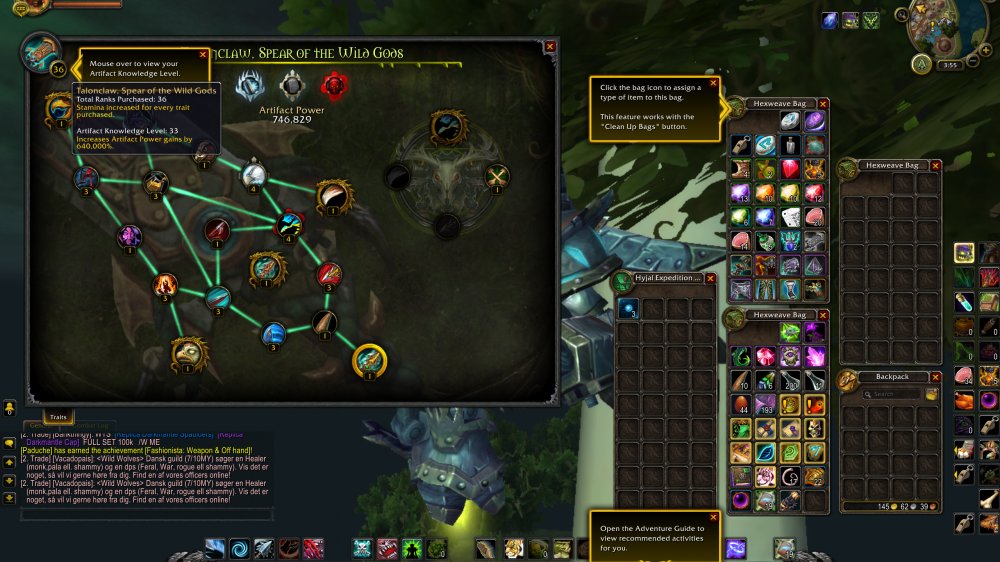
Task: Close the Hyjal Expedition bag
Action: tap(711, 279)
